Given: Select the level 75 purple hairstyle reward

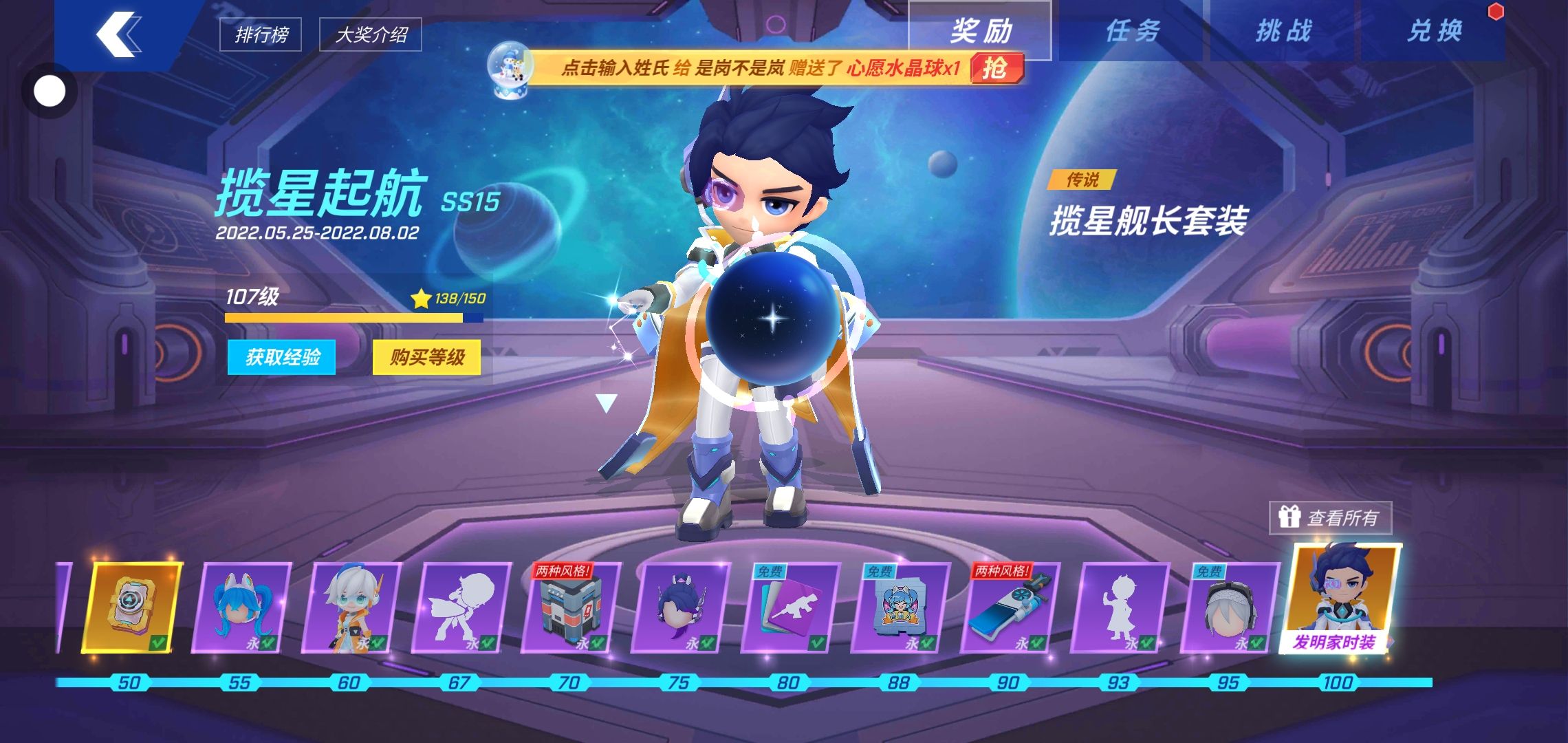Looking at the screenshot, I should [x=679, y=607].
